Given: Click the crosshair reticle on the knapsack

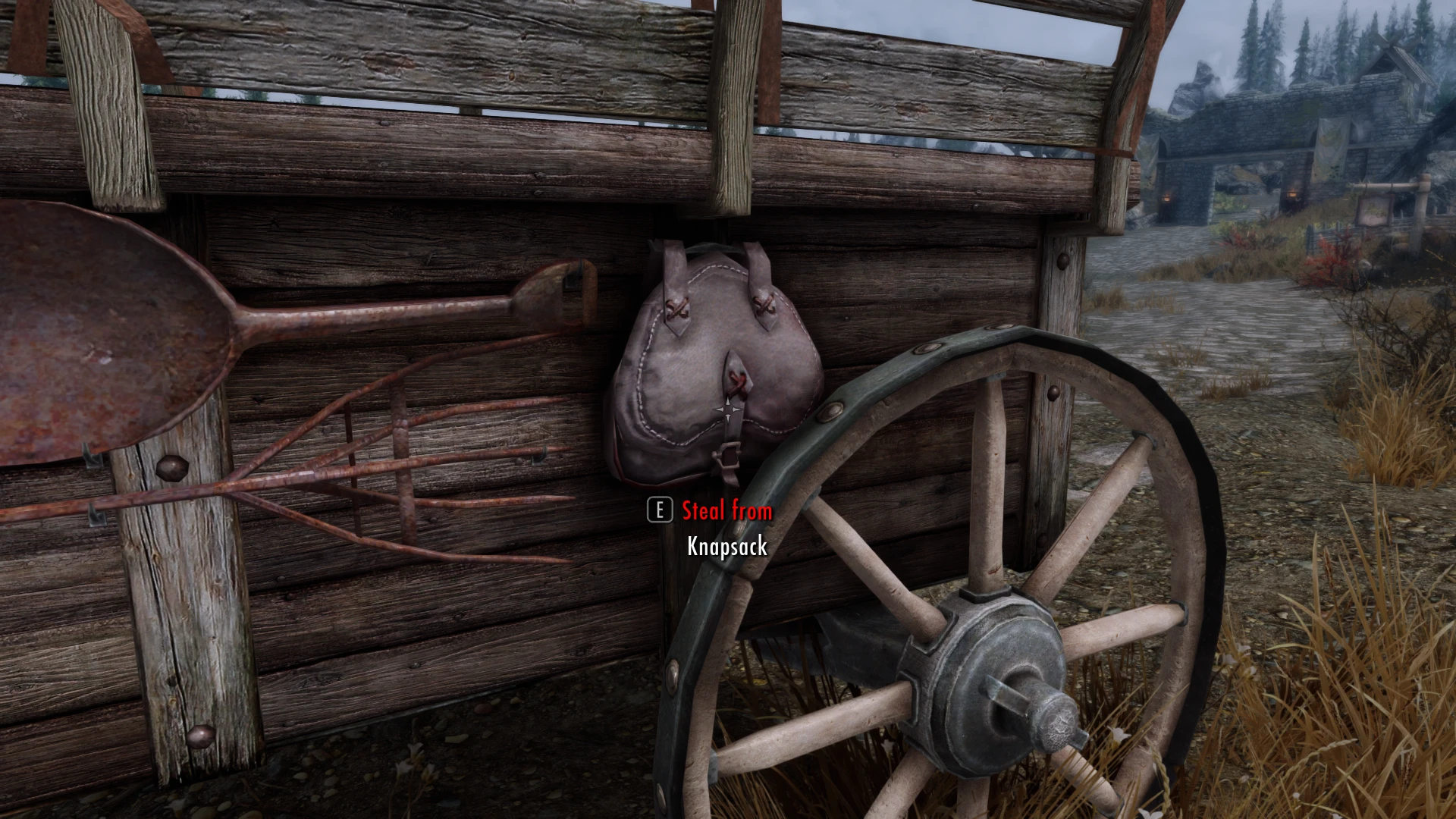Looking at the screenshot, I should [728, 409].
